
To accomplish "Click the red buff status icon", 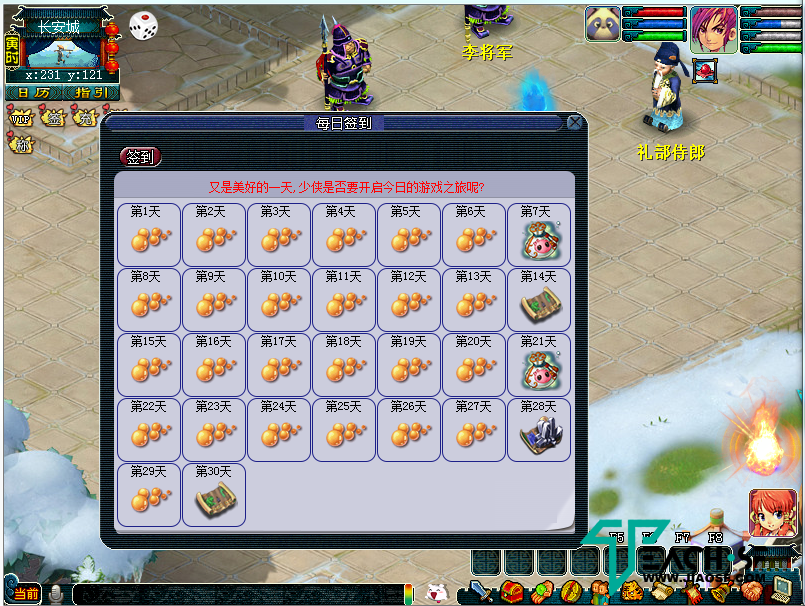I will 705,71.
